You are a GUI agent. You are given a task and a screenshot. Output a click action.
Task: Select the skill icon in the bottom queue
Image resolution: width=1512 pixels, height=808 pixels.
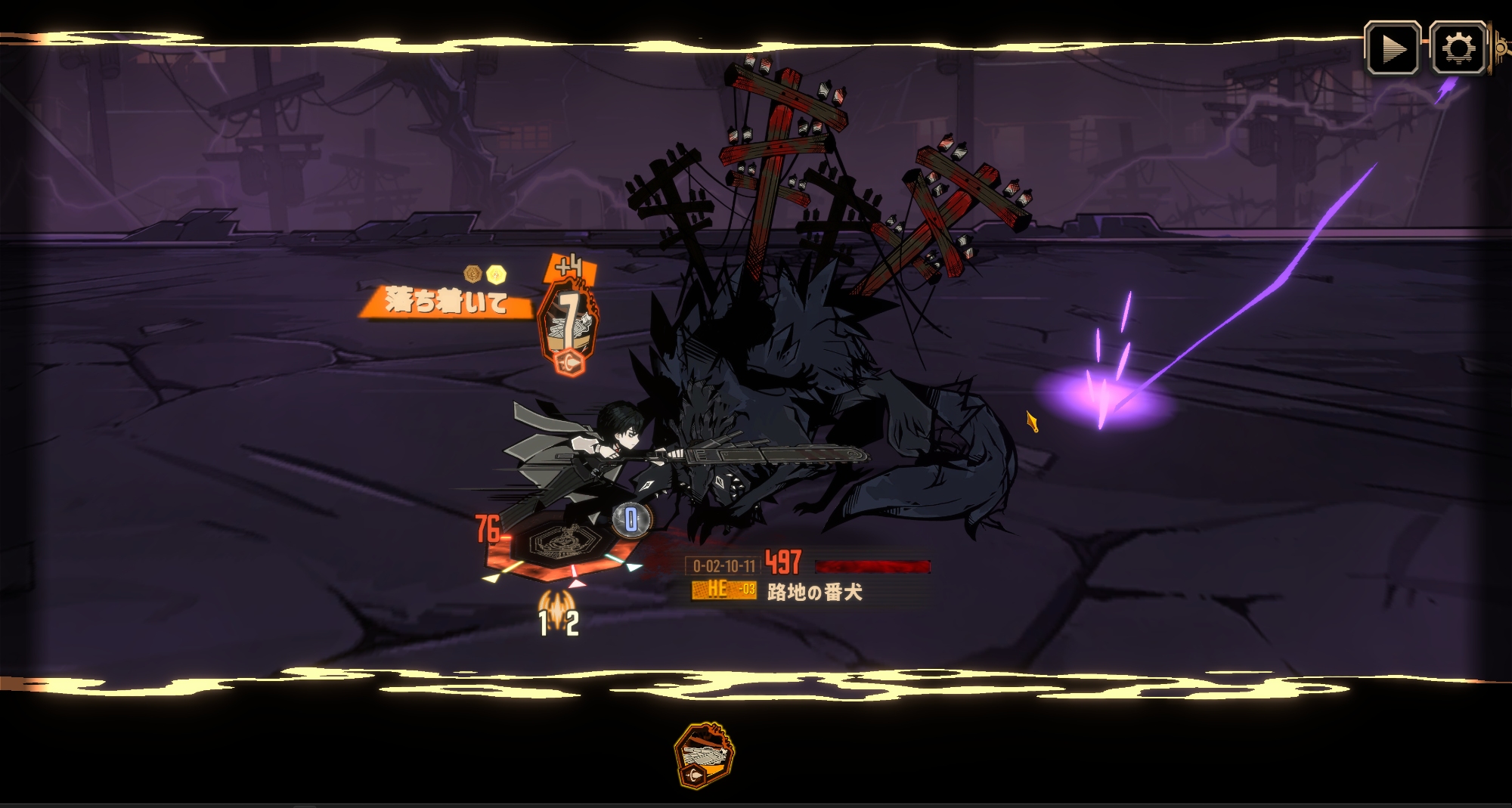(703, 755)
